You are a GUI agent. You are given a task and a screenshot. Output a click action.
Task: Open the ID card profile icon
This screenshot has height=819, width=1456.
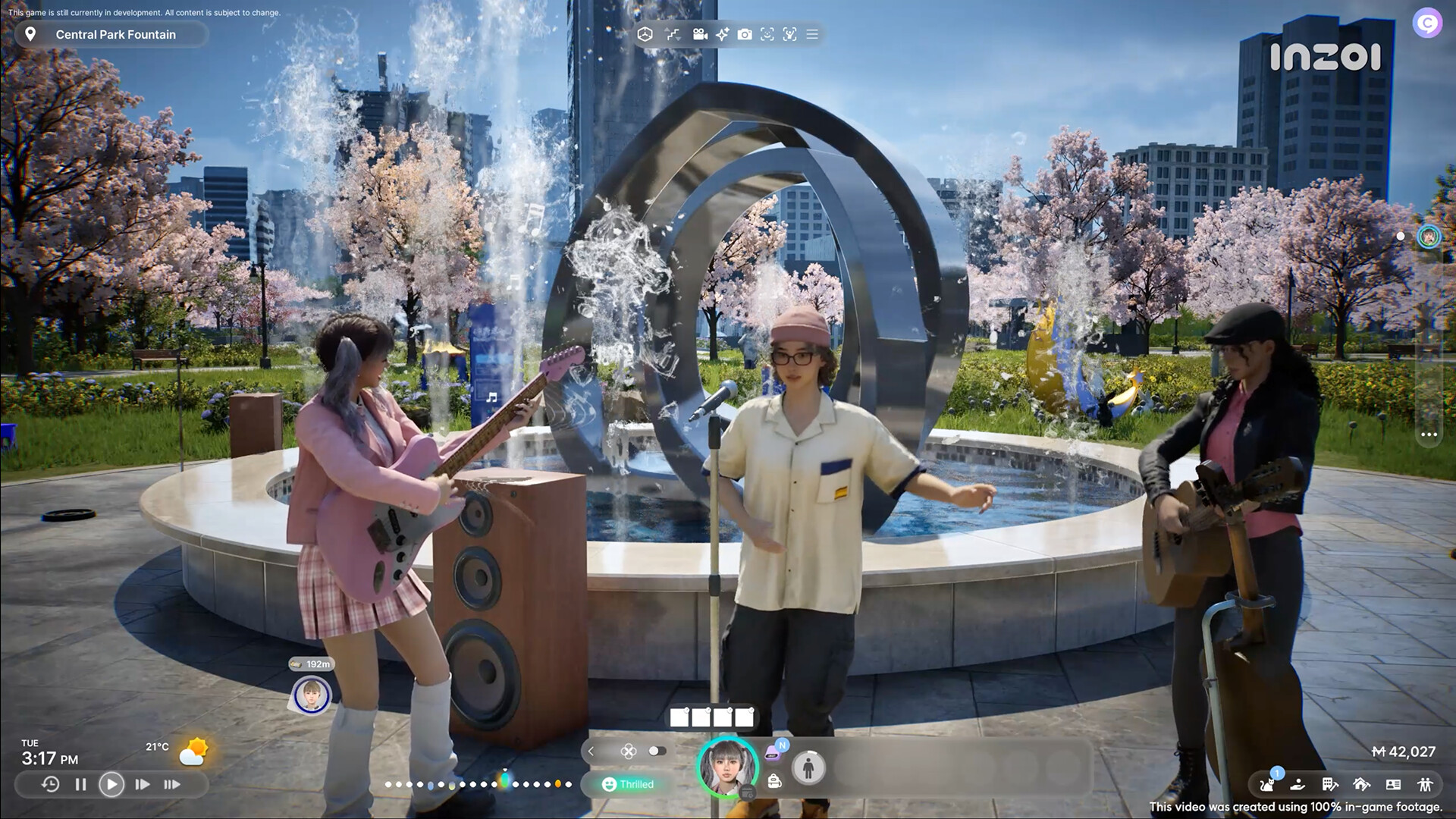pos(1393,785)
